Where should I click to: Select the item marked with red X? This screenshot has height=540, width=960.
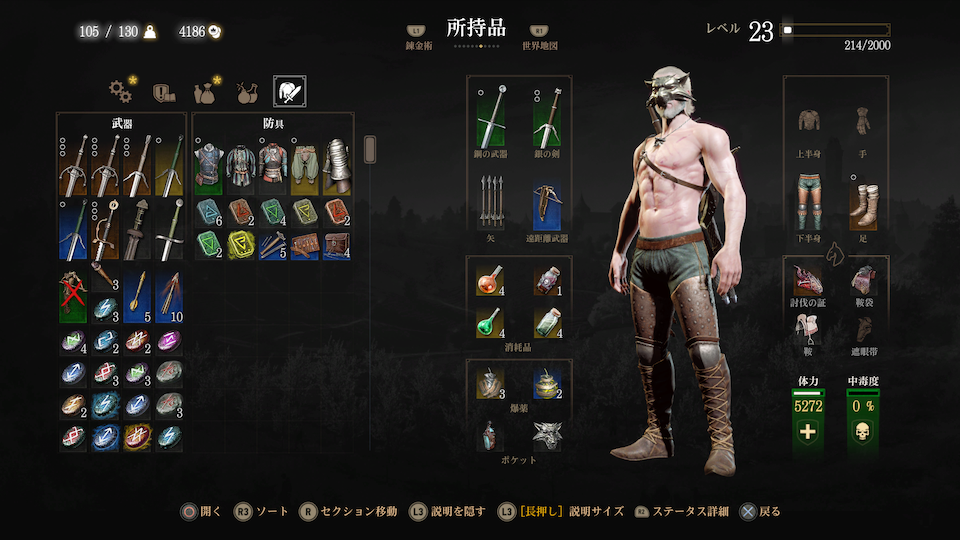point(72,297)
